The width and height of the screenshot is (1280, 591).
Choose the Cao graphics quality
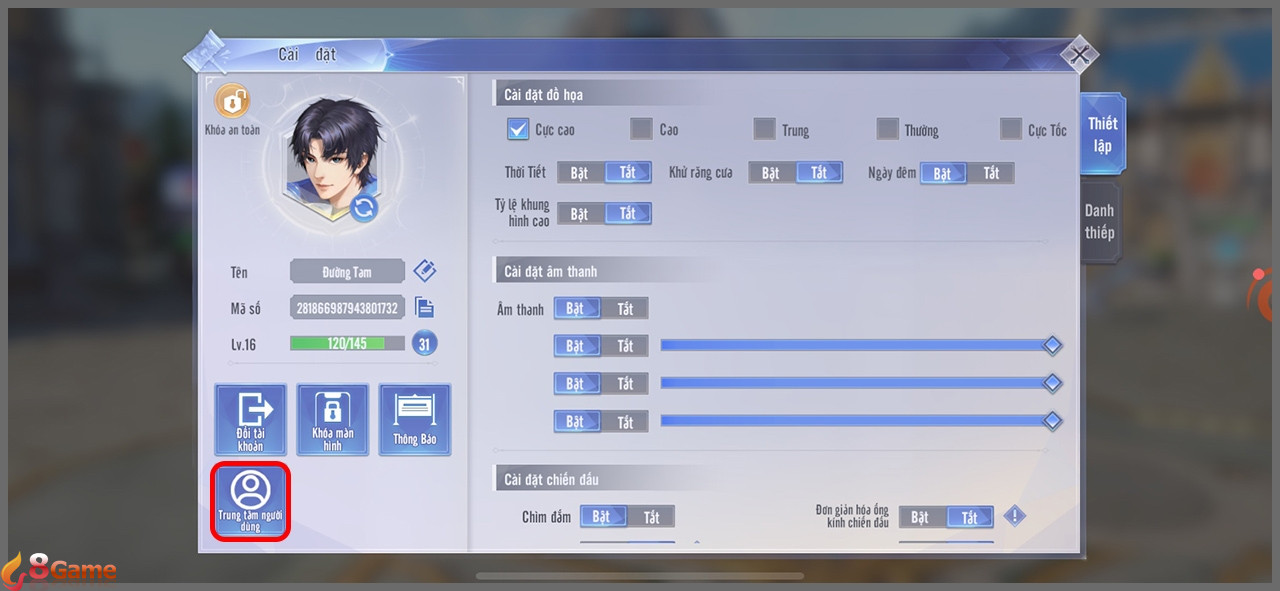click(641, 129)
